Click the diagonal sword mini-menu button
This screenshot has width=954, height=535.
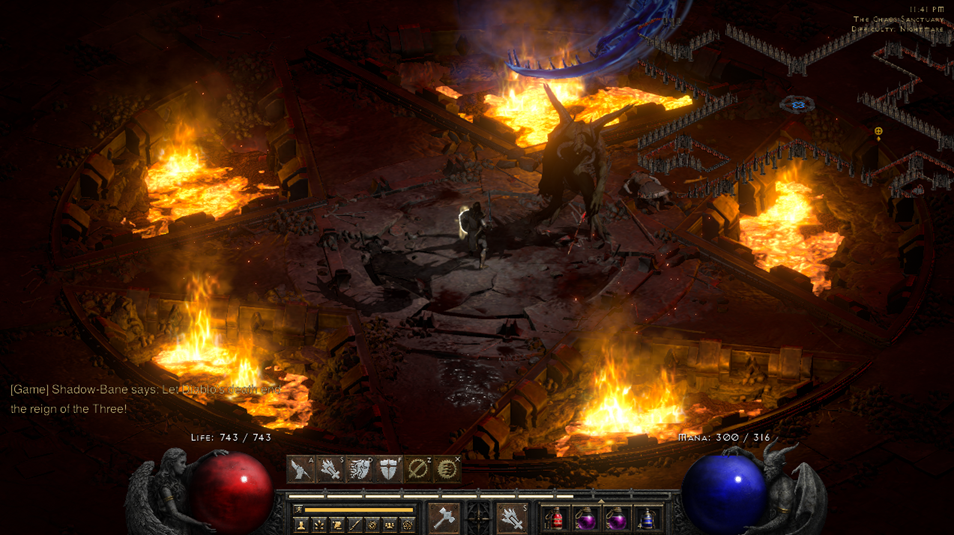pyautogui.click(x=355, y=524)
